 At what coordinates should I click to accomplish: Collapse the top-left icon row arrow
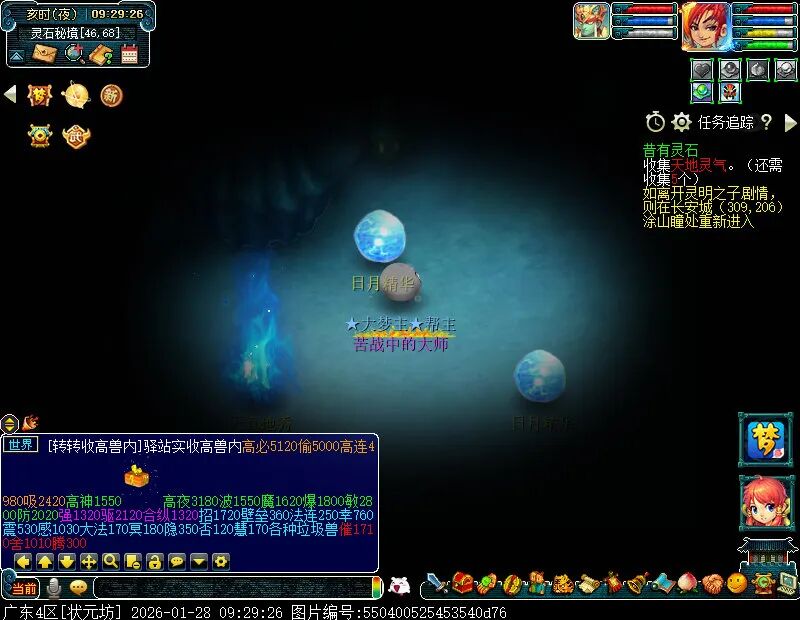(10, 94)
